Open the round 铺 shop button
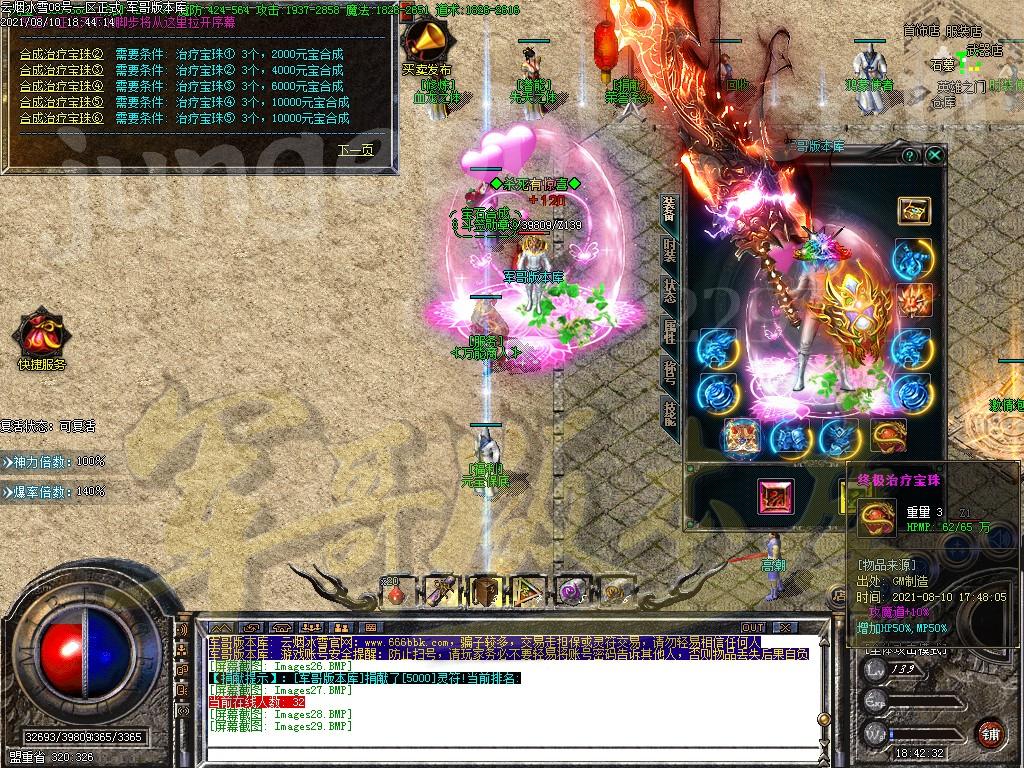The width and height of the screenshot is (1024, 768). coord(990,733)
